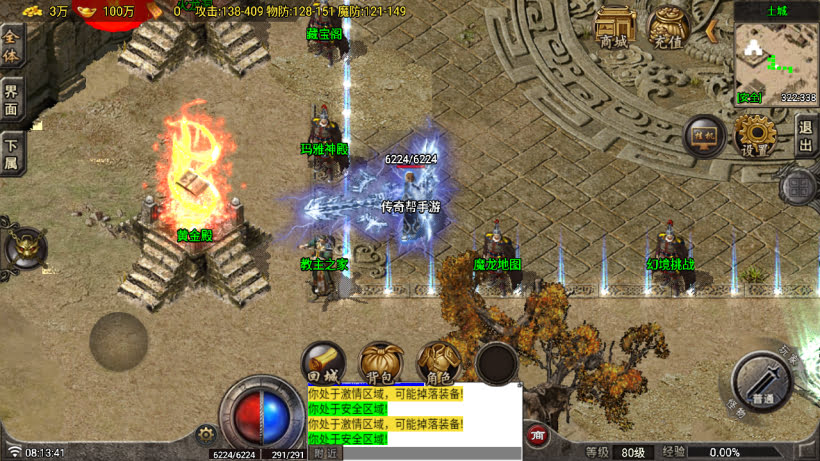
Task: Attack with the 普通 sword button
Action: (x=764, y=382)
